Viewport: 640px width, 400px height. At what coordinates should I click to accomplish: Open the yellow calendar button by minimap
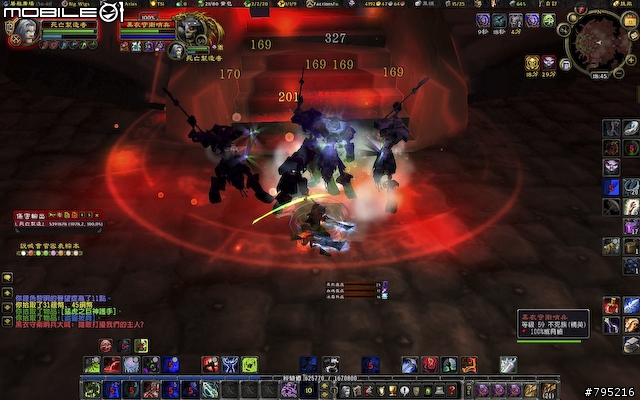coord(630,20)
